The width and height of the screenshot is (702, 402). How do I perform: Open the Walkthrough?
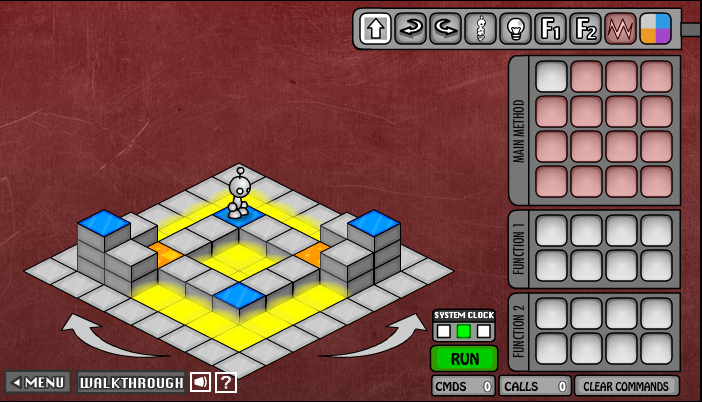(x=130, y=382)
